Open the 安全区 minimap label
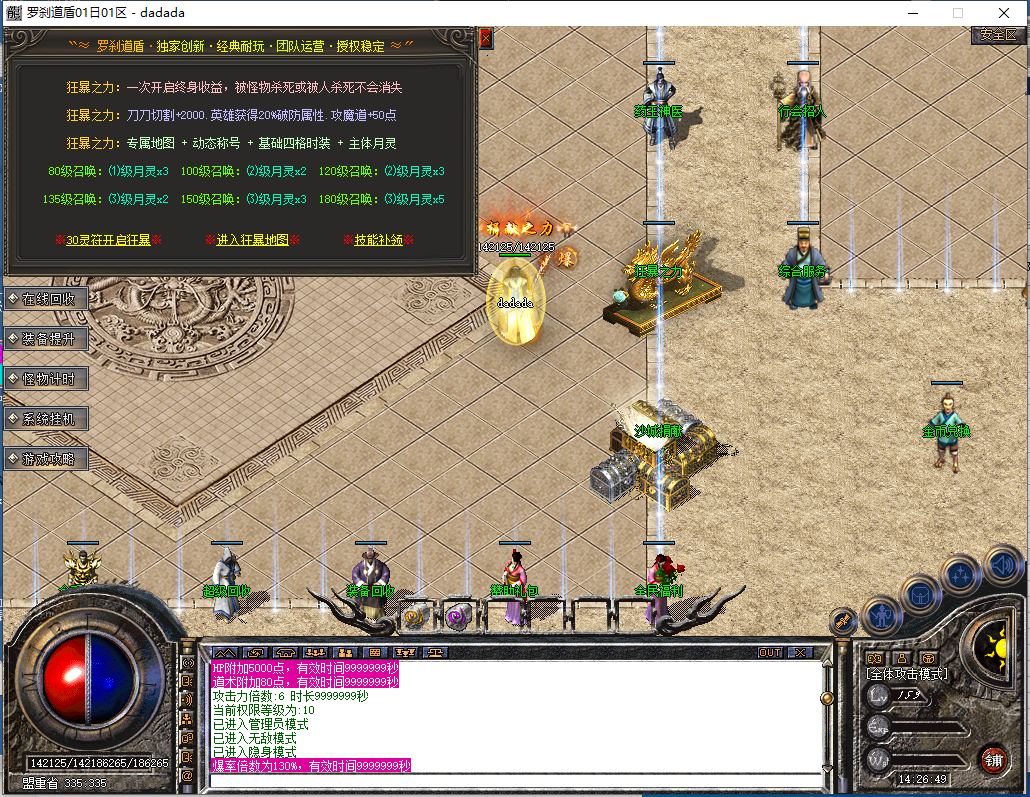This screenshot has height=797, width=1030. (997, 34)
